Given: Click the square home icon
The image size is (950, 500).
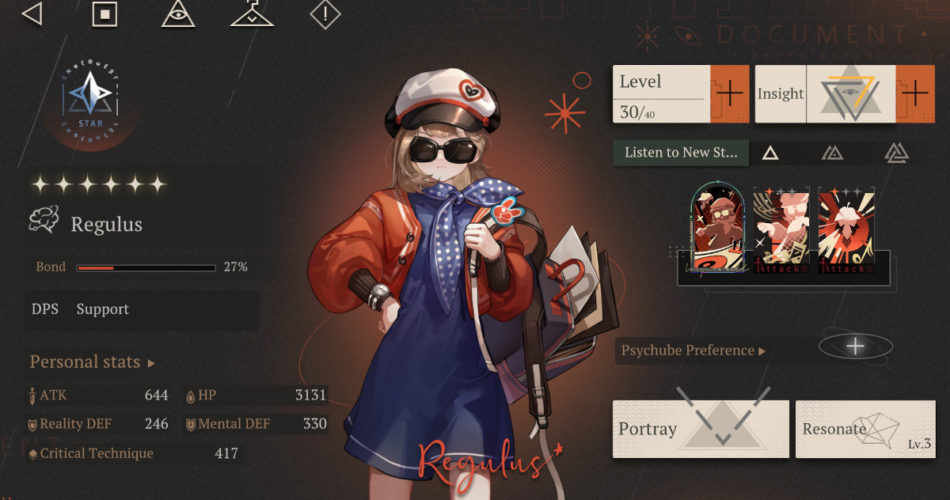Looking at the screenshot, I should coord(104,14).
